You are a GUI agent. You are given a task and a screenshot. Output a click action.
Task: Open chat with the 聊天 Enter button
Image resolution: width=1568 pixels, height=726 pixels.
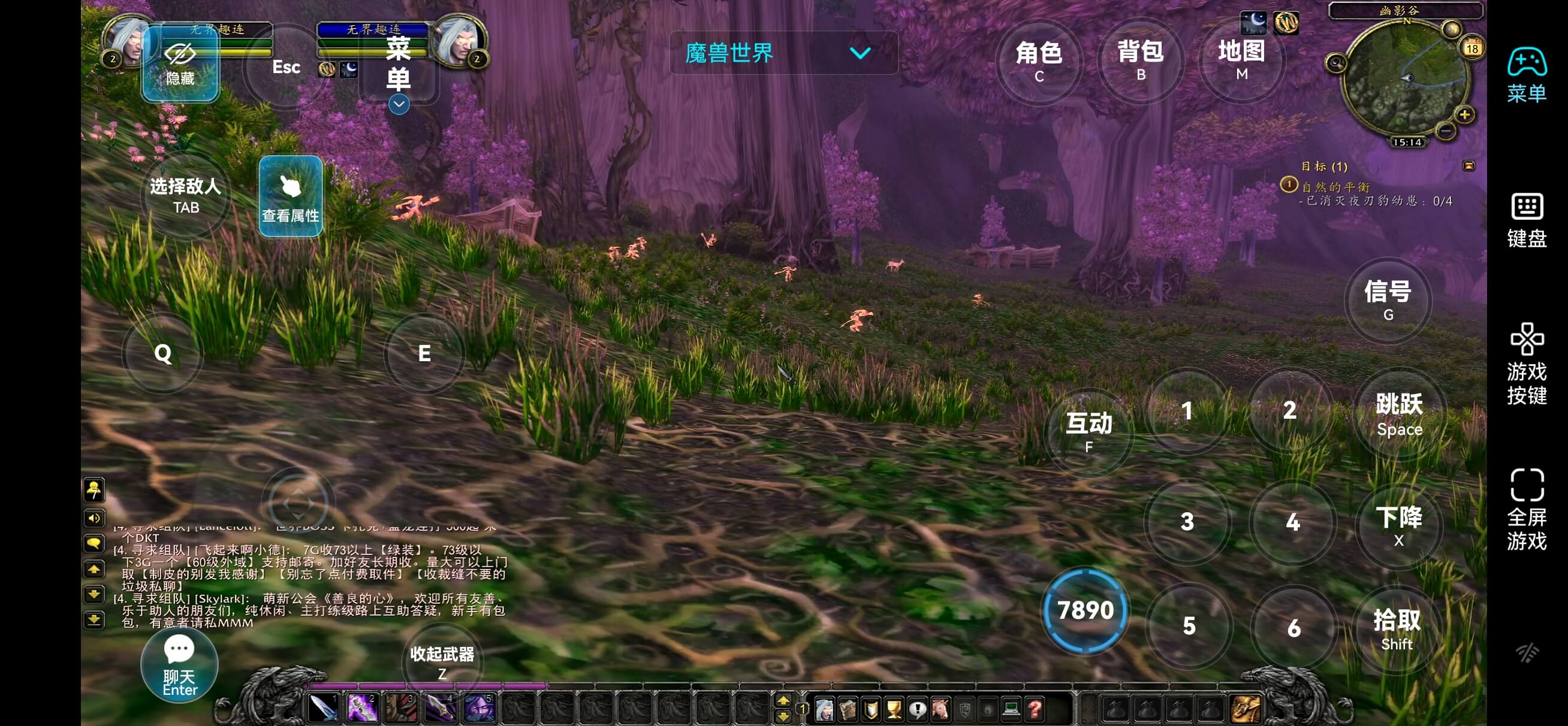[180, 664]
